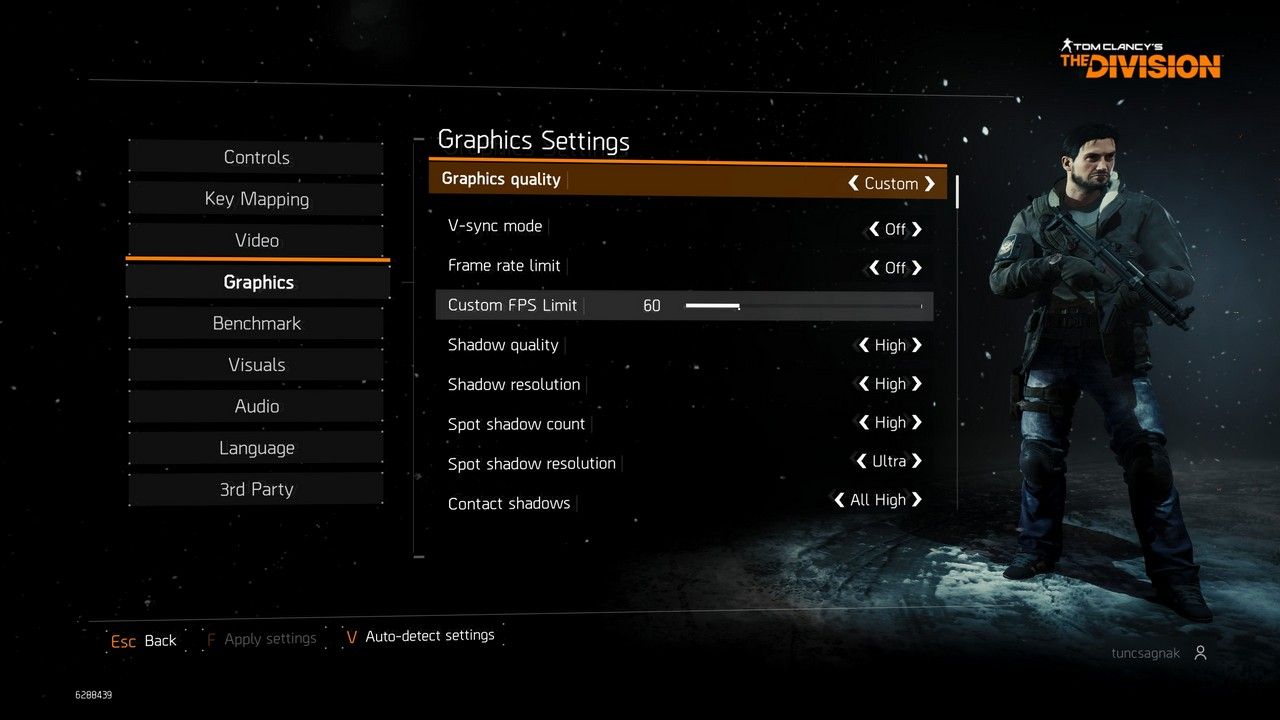Click Back at the bottom left
Screen dimensions: 1280x720
(x=143, y=640)
